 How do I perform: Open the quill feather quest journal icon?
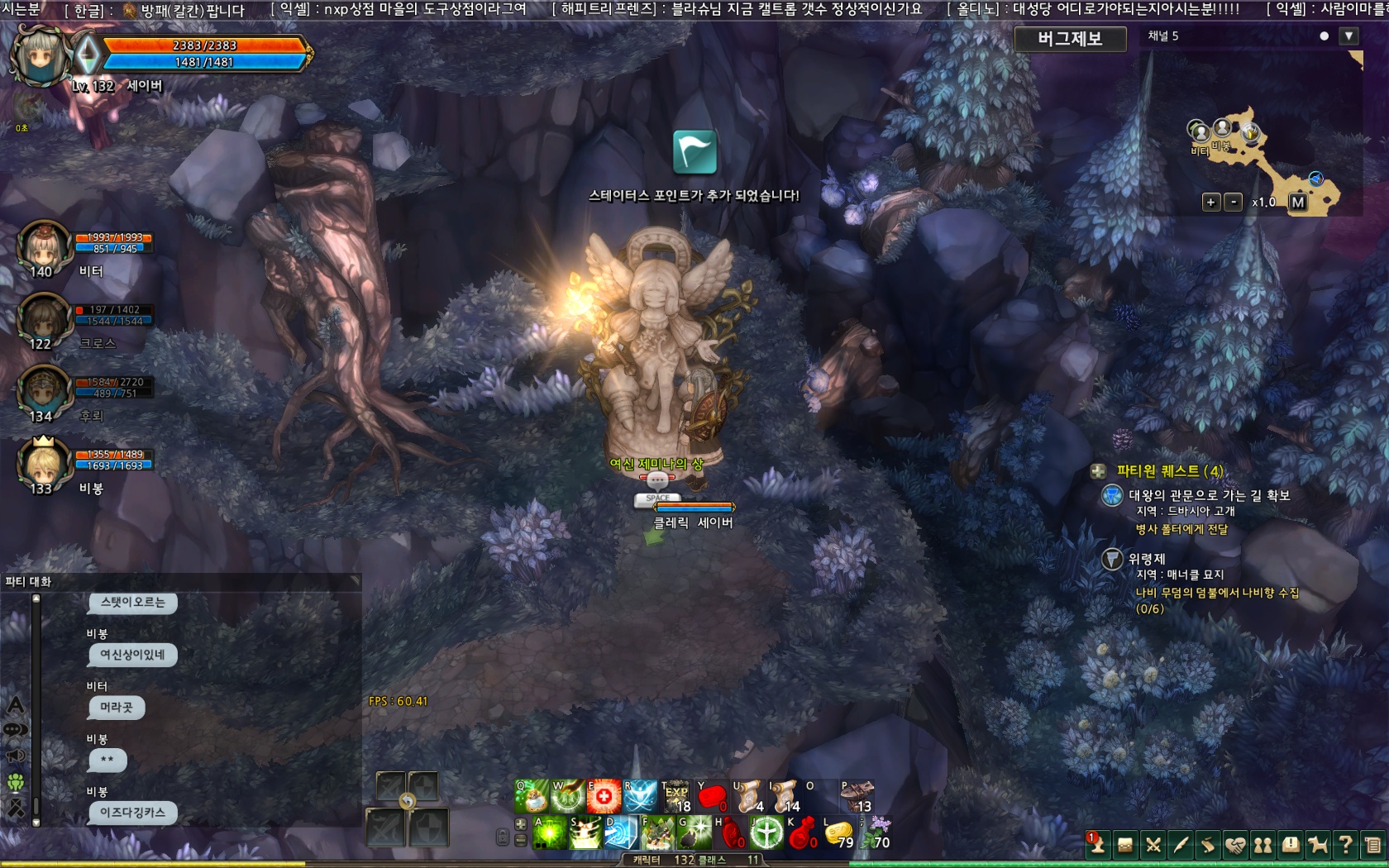point(1179,845)
